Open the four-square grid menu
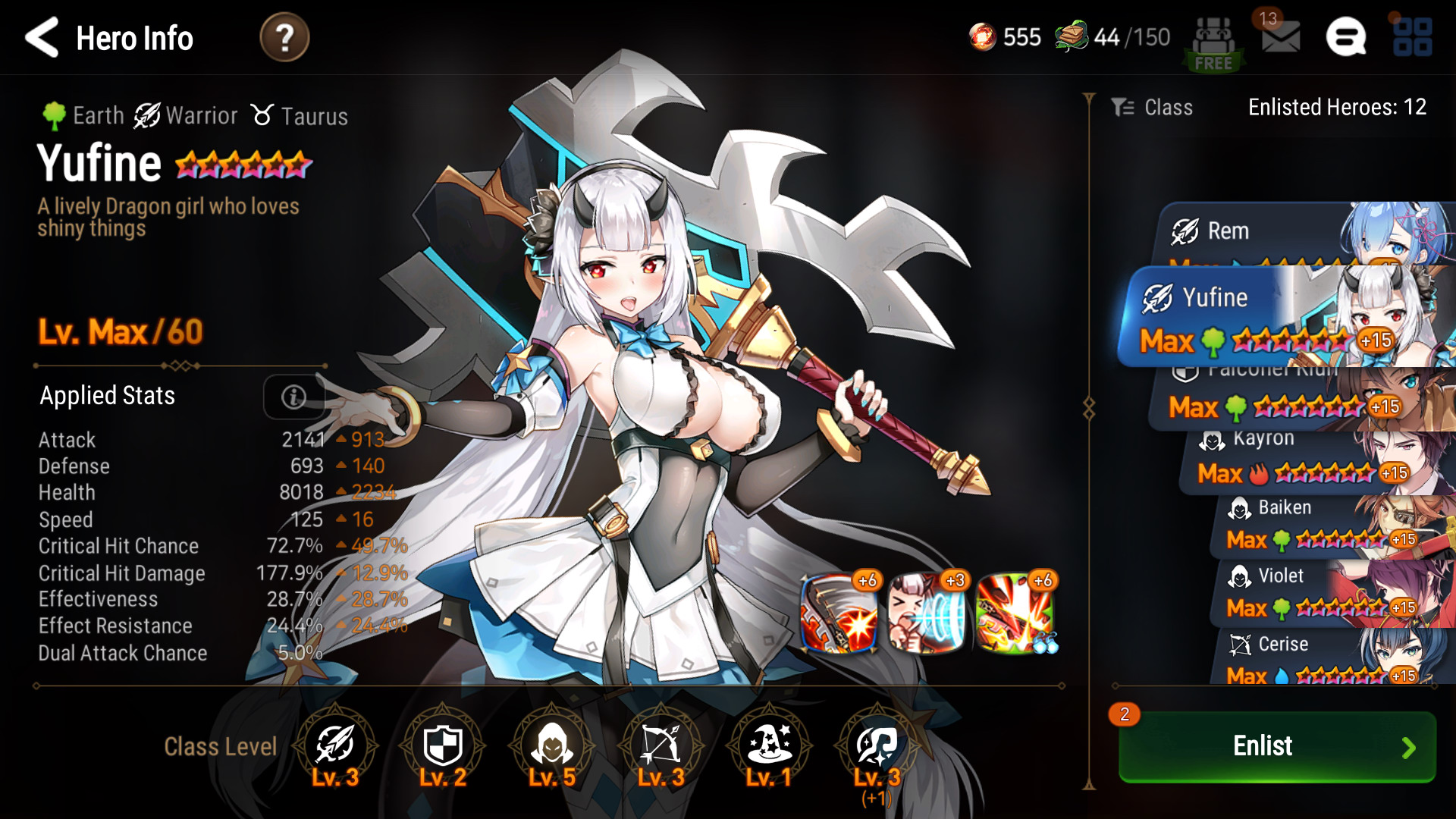Viewport: 1456px width, 819px height. click(x=1412, y=37)
